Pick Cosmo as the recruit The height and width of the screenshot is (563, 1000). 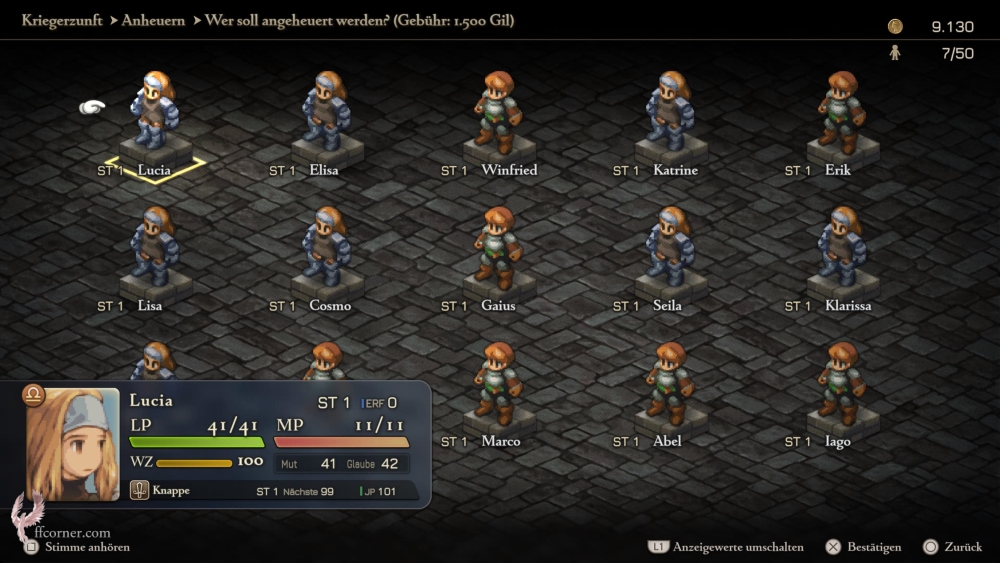tap(326, 248)
